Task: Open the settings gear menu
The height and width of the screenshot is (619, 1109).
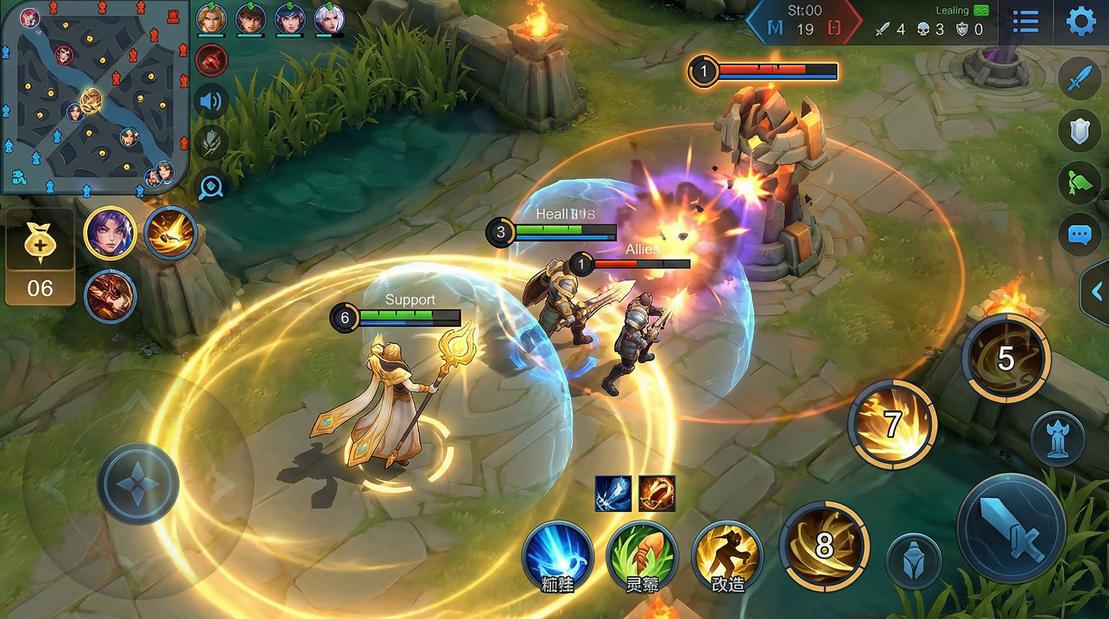Action: click(1080, 21)
